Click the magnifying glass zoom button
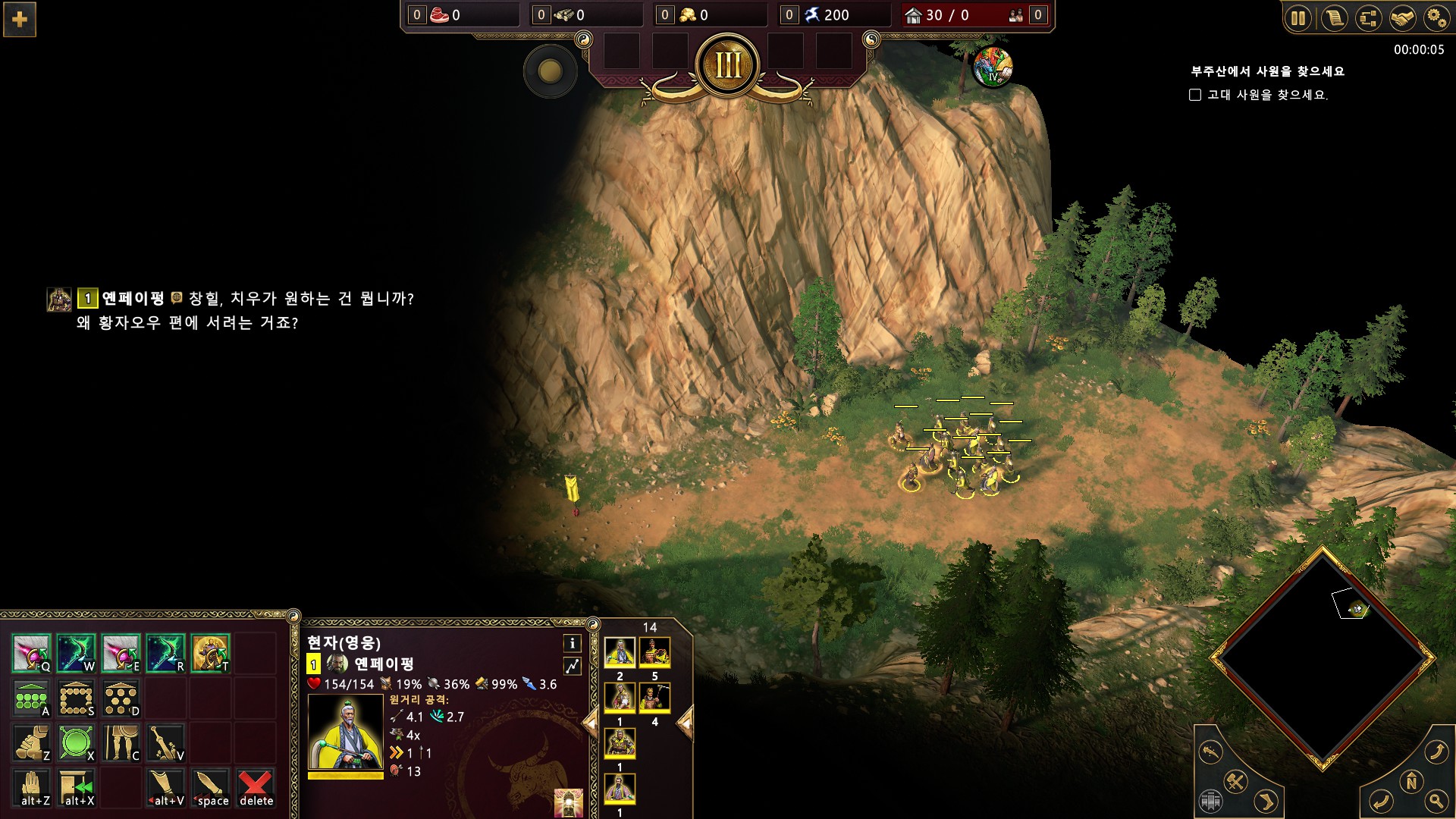Viewport: 1456px width, 819px height. (1435, 801)
